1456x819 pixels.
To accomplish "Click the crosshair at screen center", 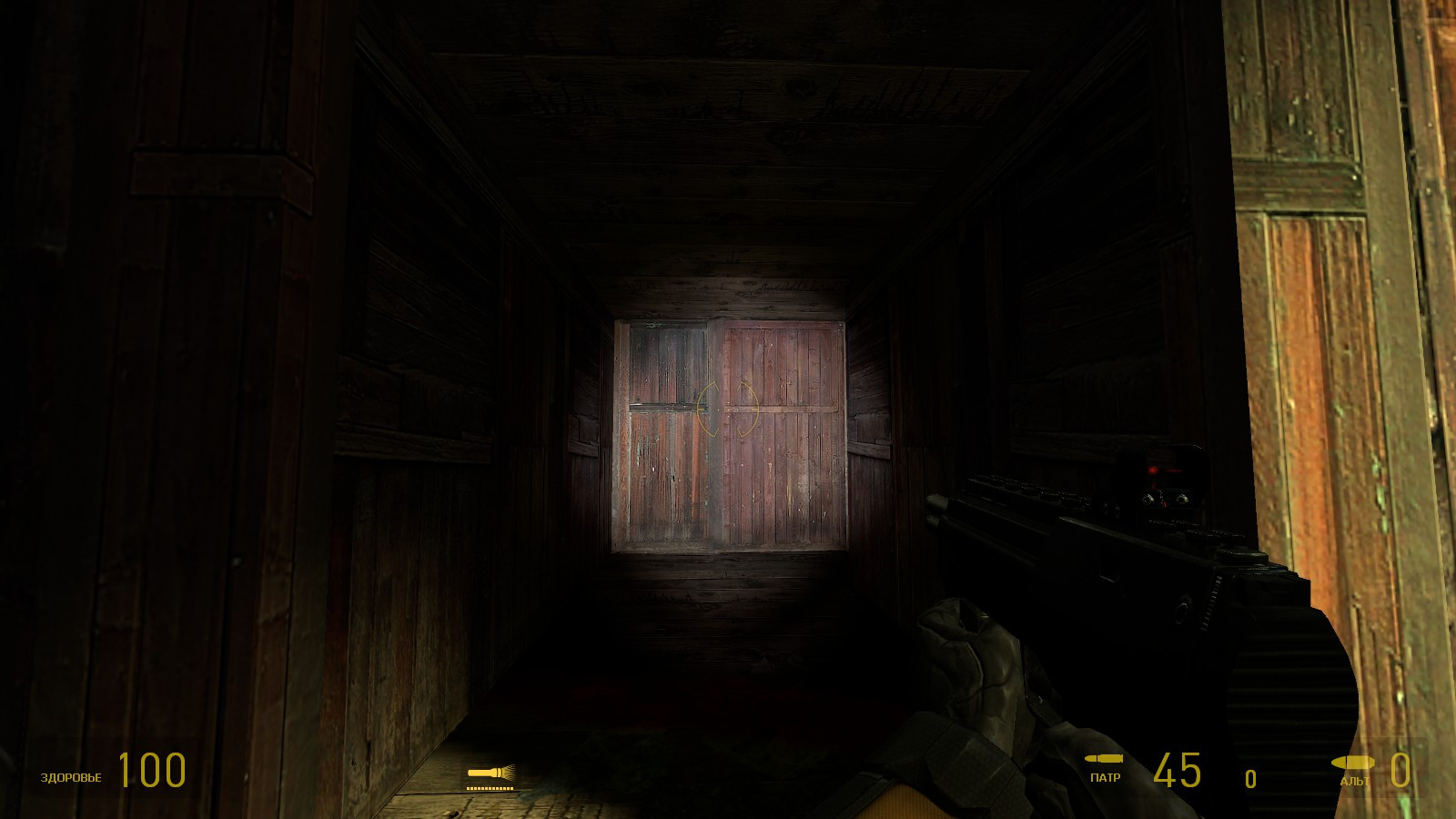I will 728,409.
